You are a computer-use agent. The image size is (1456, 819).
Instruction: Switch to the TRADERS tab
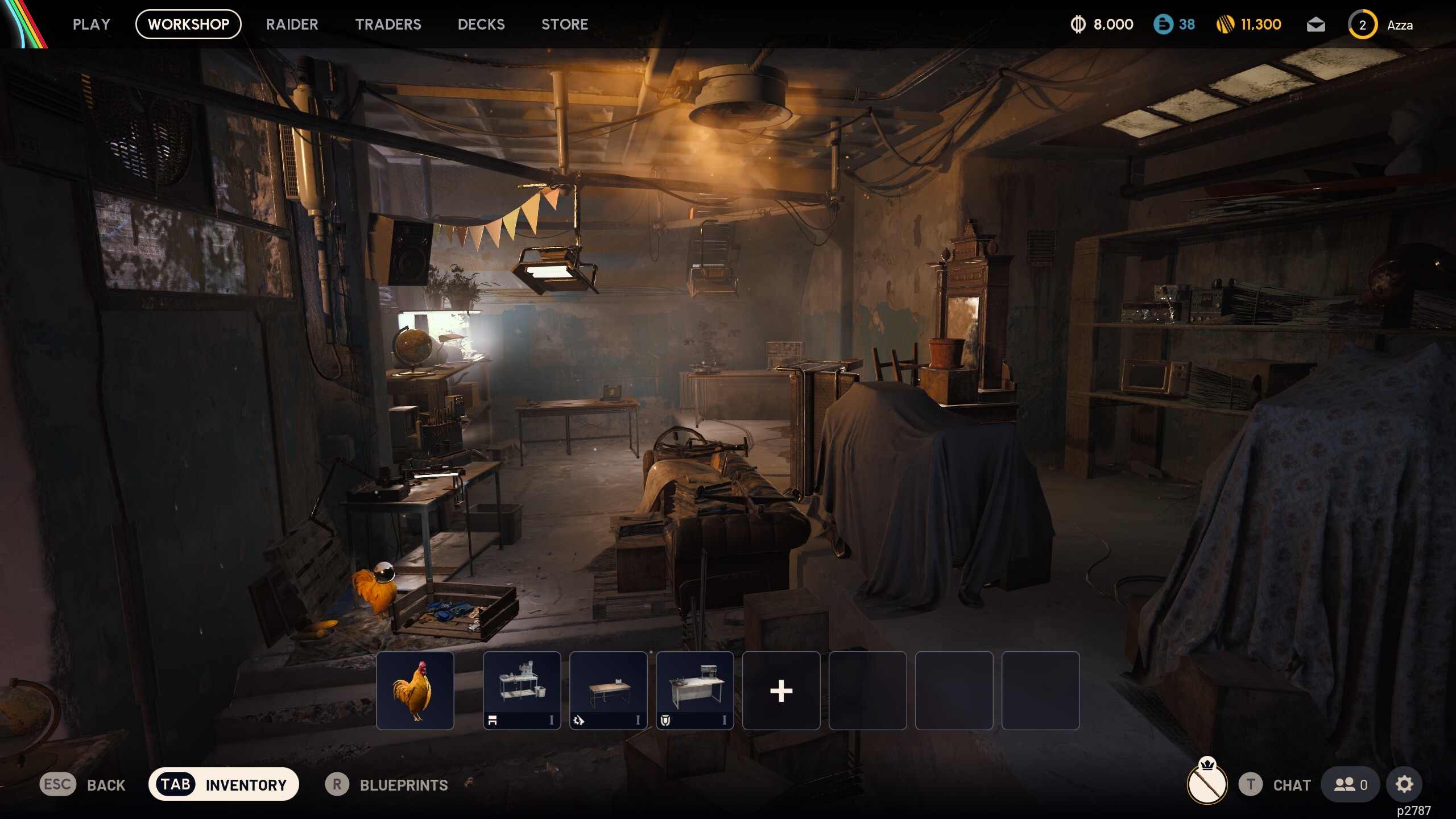point(388,24)
